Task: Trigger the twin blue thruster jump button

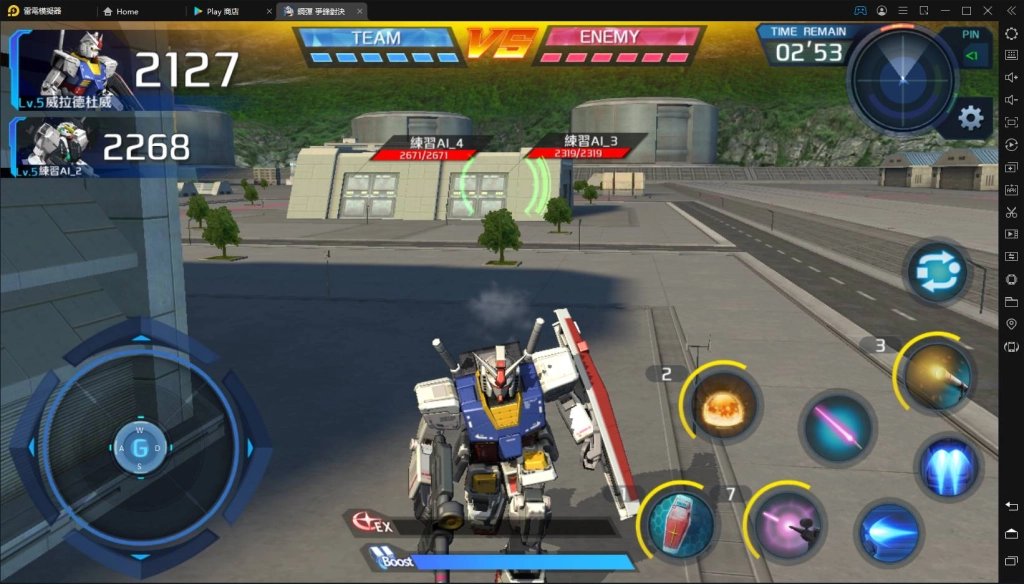Action: [x=948, y=468]
